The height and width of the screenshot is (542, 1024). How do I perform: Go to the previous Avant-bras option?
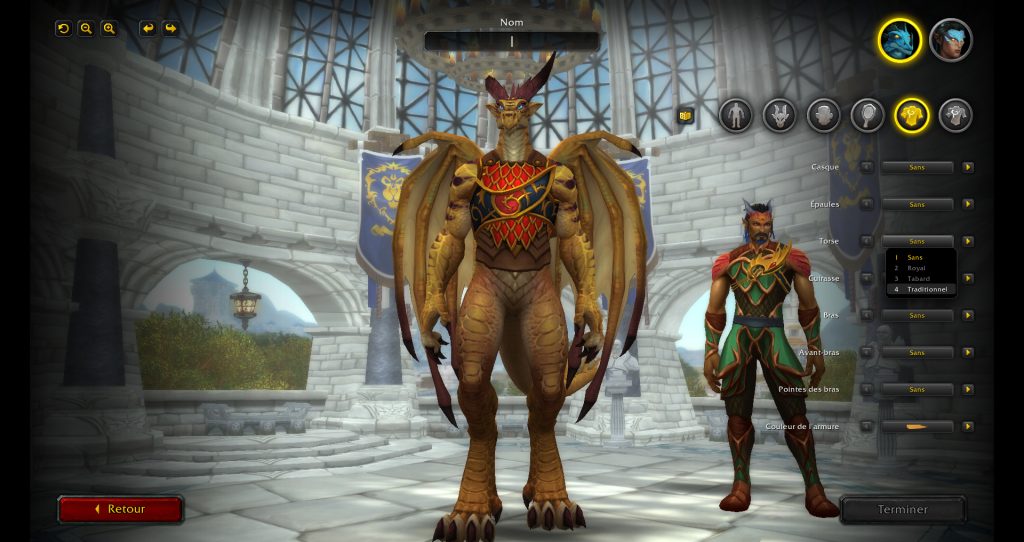click(867, 352)
